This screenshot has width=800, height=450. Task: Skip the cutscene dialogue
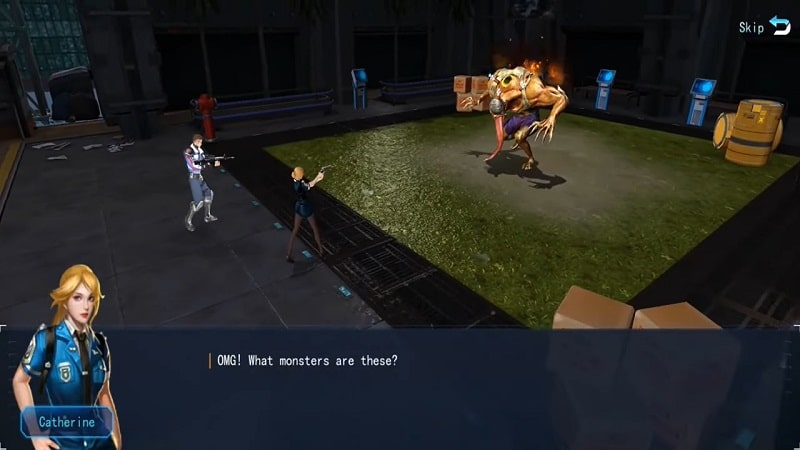coord(765,27)
